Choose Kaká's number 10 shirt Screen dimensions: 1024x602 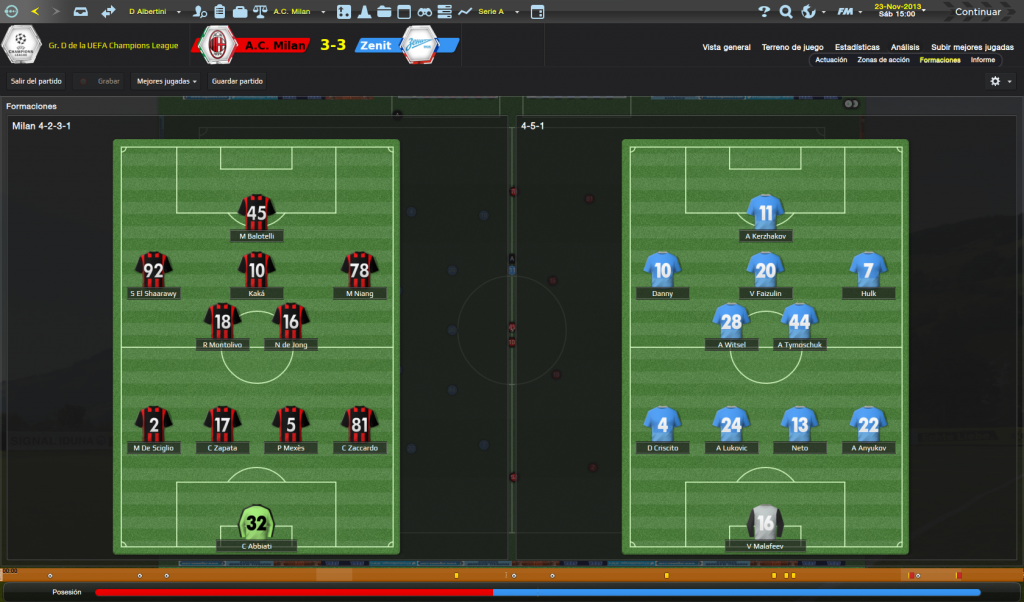tap(257, 269)
